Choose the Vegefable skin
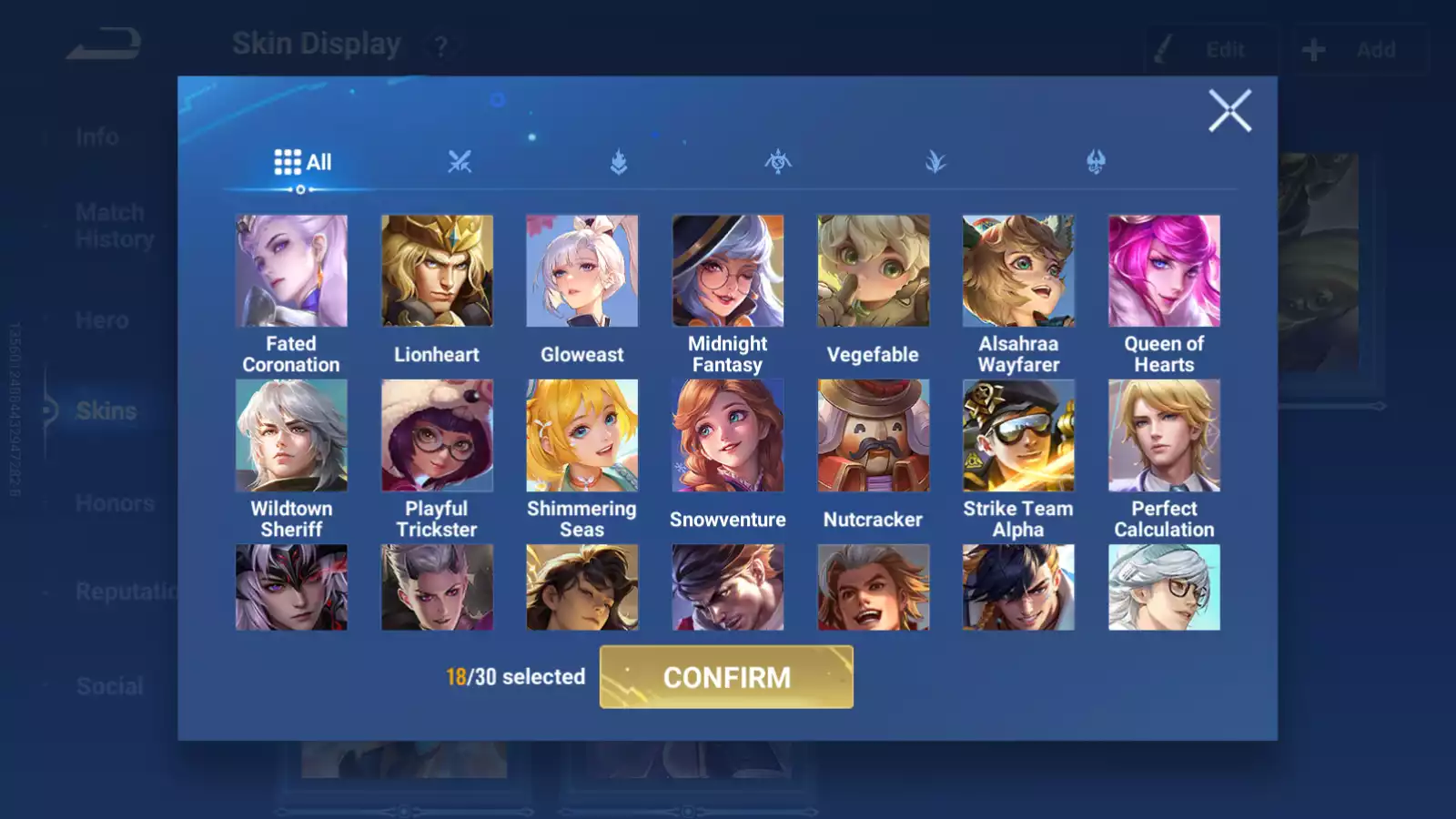Viewport: 1456px width, 819px height. pos(874,271)
